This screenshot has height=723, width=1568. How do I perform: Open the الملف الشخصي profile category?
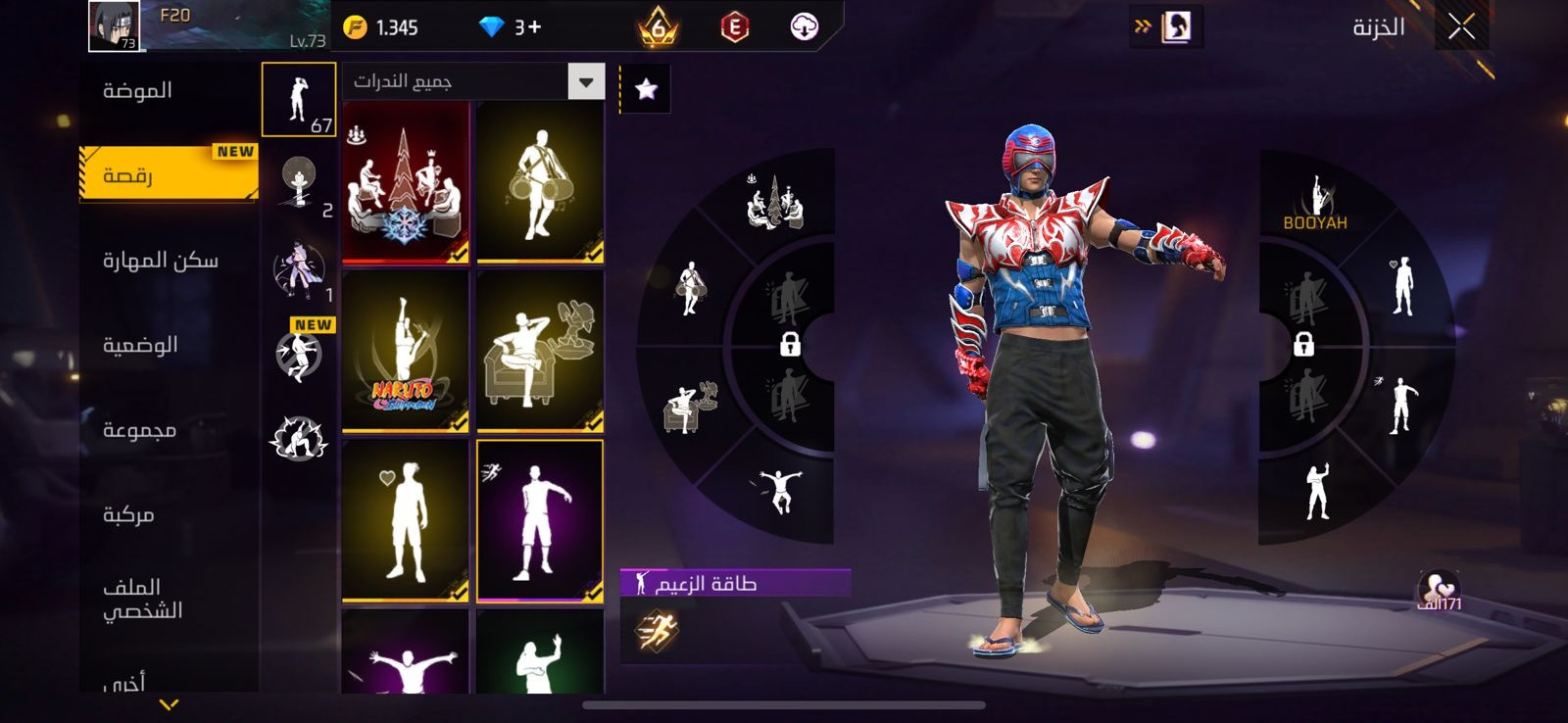point(142,599)
